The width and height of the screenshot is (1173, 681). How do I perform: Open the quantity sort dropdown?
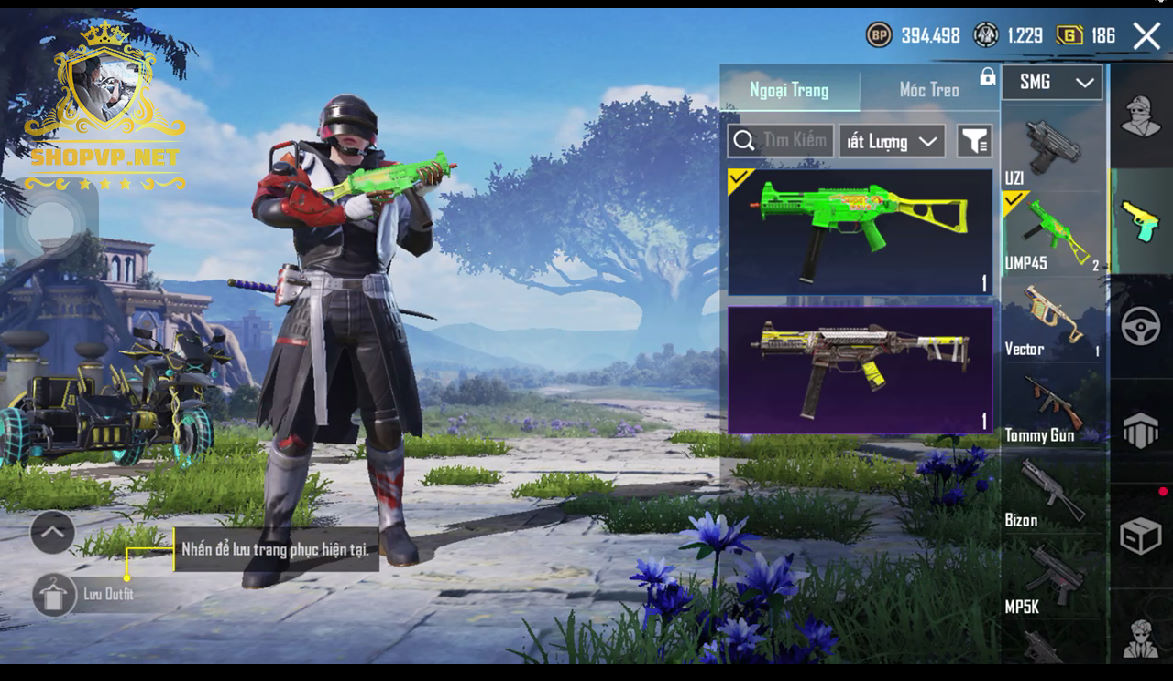point(892,141)
